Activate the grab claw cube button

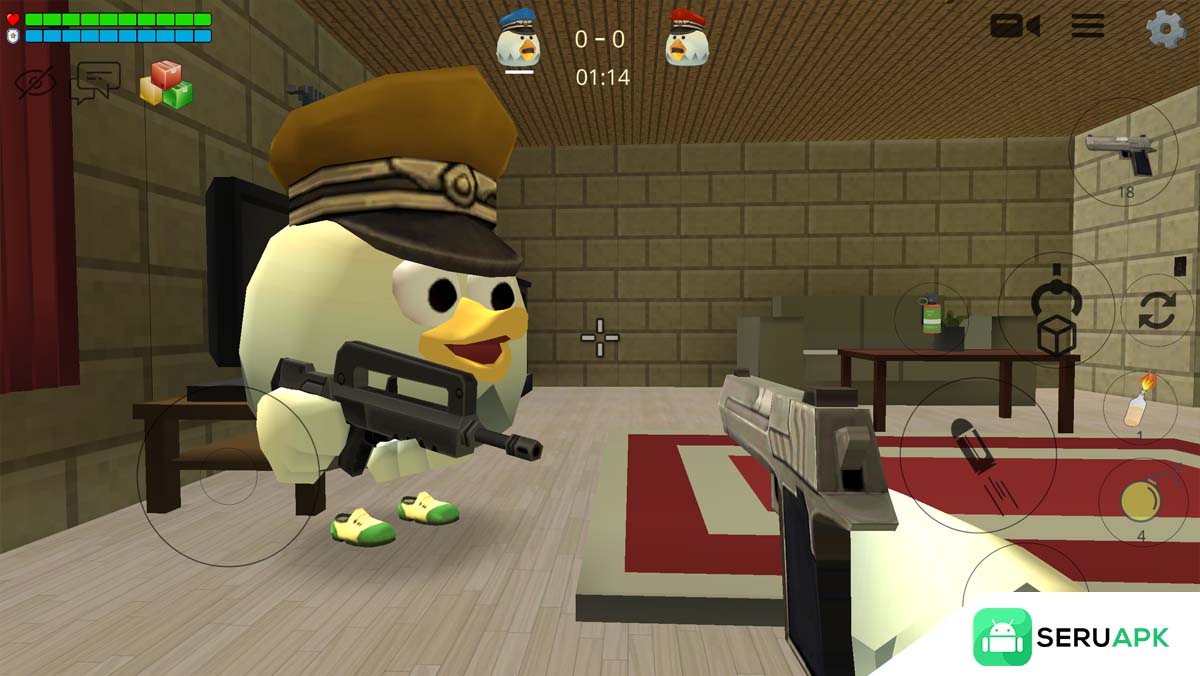point(1056,308)
